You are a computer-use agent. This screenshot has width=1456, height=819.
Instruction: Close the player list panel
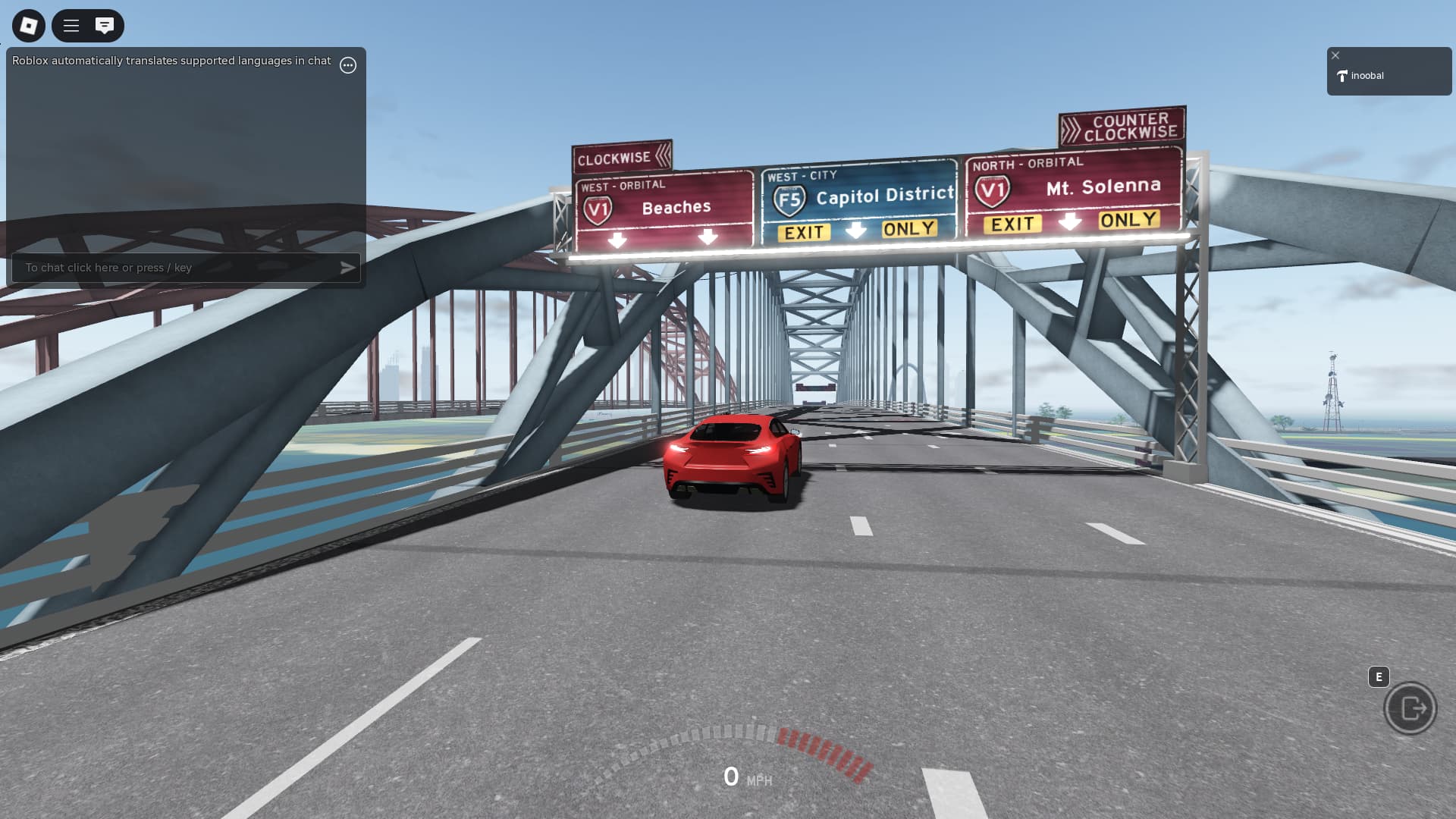click(x=1335, y=55)
